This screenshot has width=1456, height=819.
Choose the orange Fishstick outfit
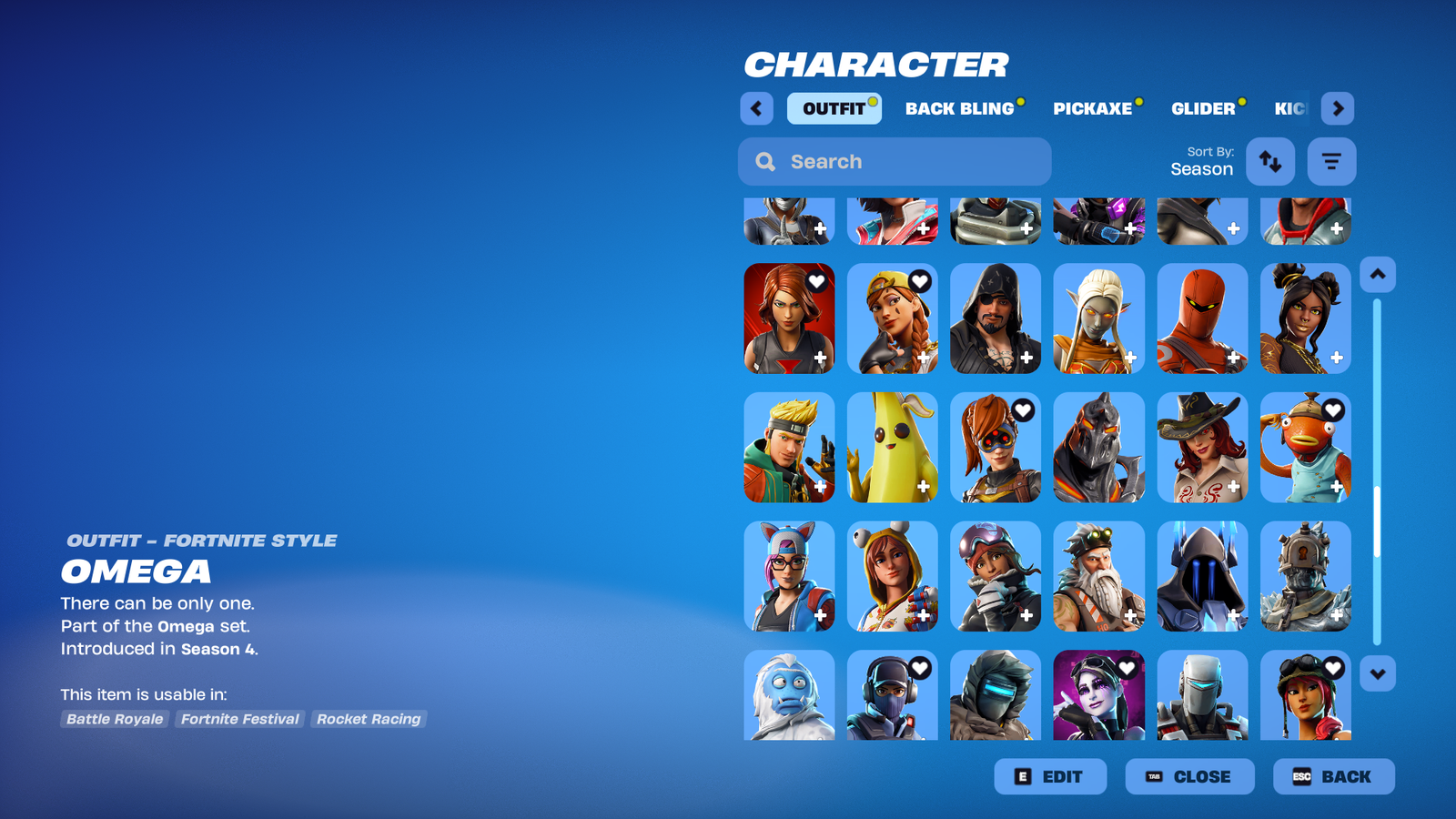(1305, 447)
